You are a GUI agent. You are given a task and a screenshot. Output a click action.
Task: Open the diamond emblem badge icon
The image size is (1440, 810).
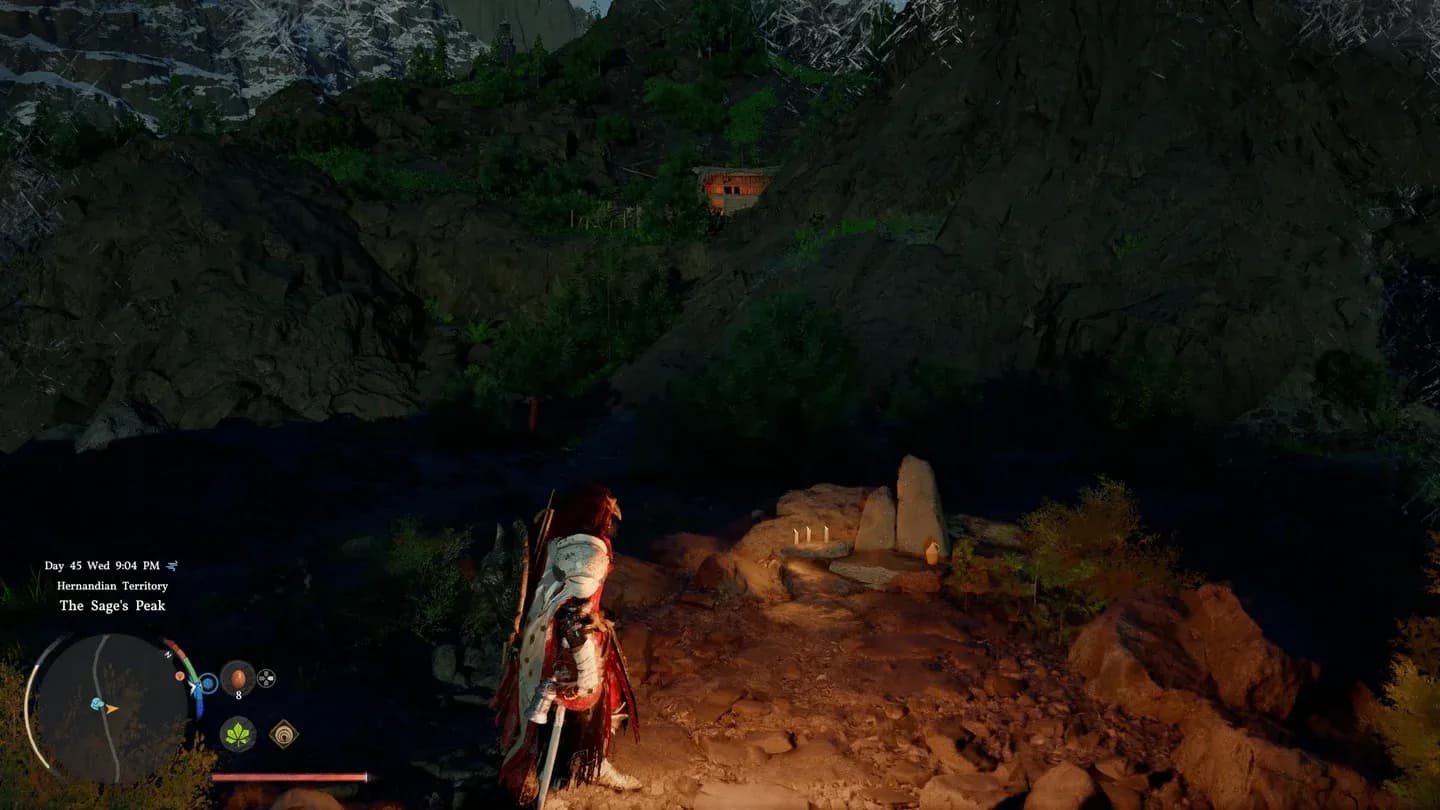pyautogui.click(x=284, y=735)
